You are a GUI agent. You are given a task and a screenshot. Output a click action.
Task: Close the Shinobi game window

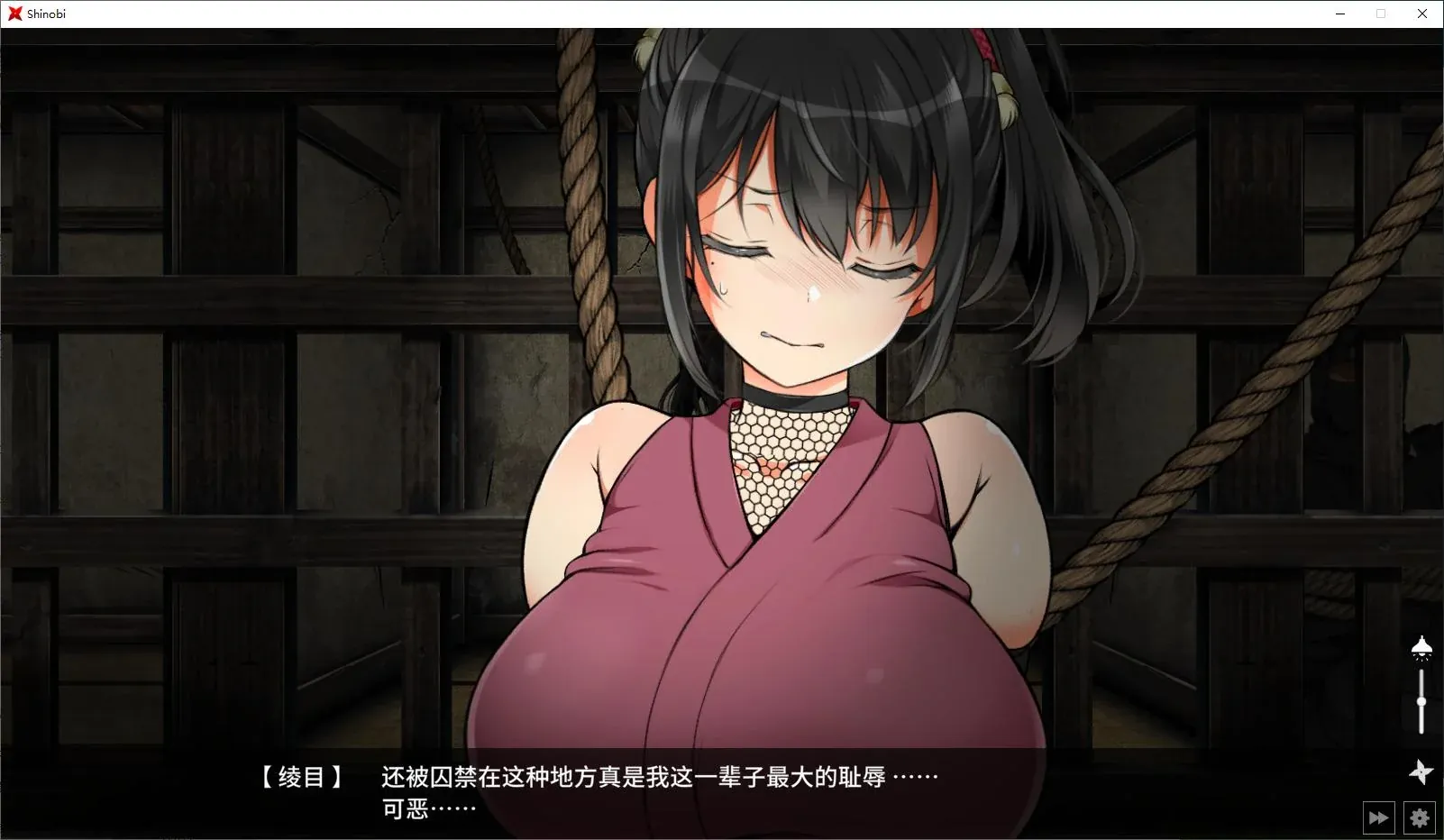tap(1421, 14)
